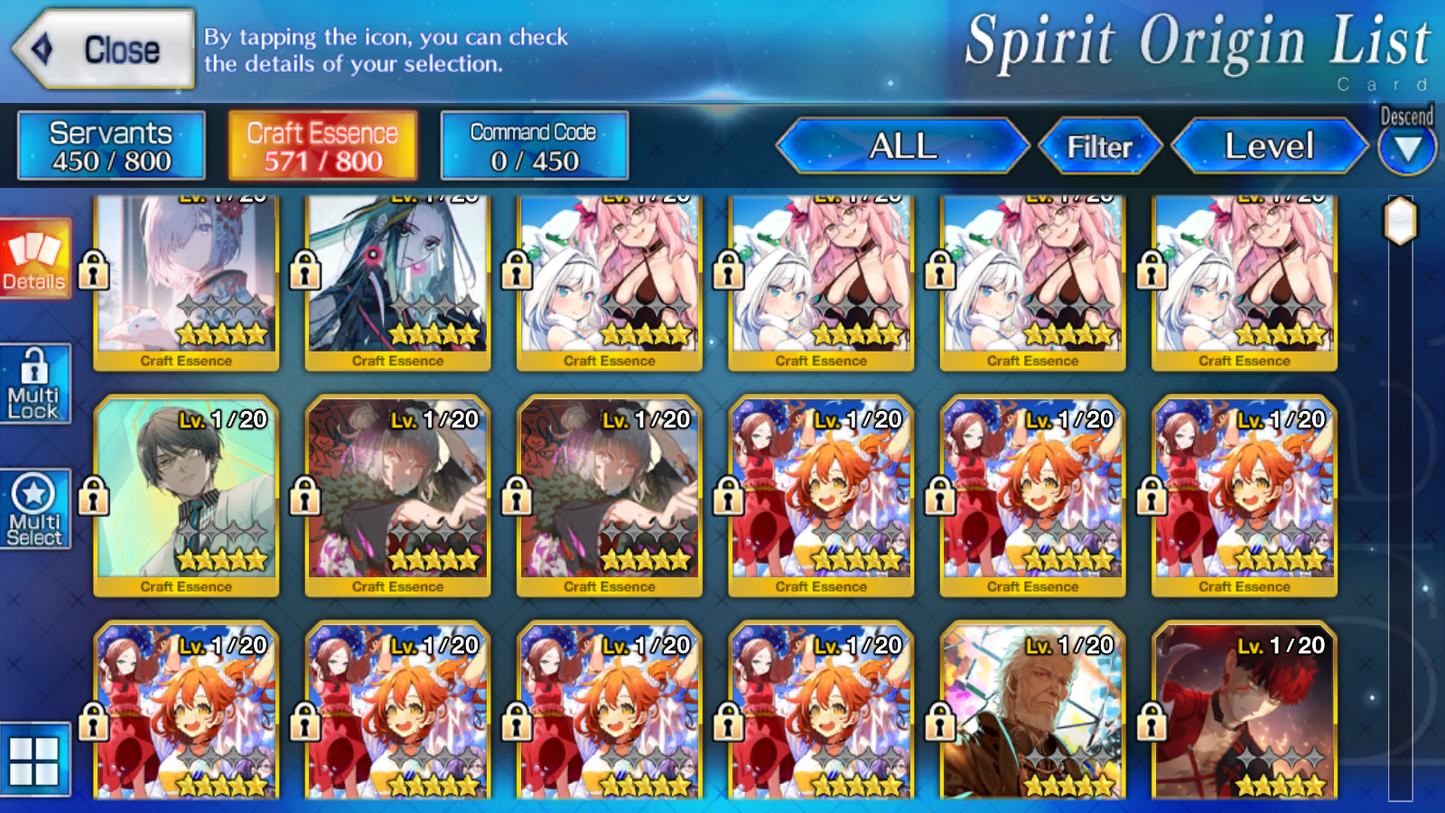This screenshot has height=813, width=1445.
Task: Activate Multi Lock mode
Action: coord(36,383)
